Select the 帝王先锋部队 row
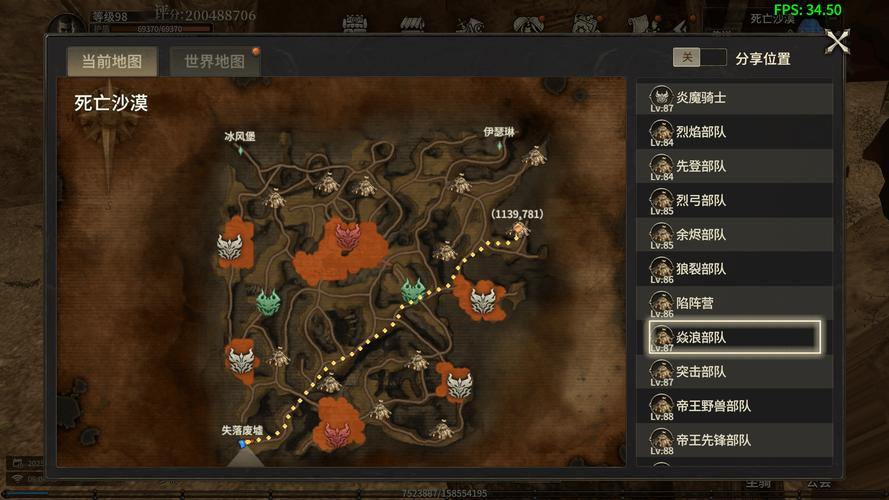Image resolution: width=889 pixels, height=500 pixels. click(734, 439)
